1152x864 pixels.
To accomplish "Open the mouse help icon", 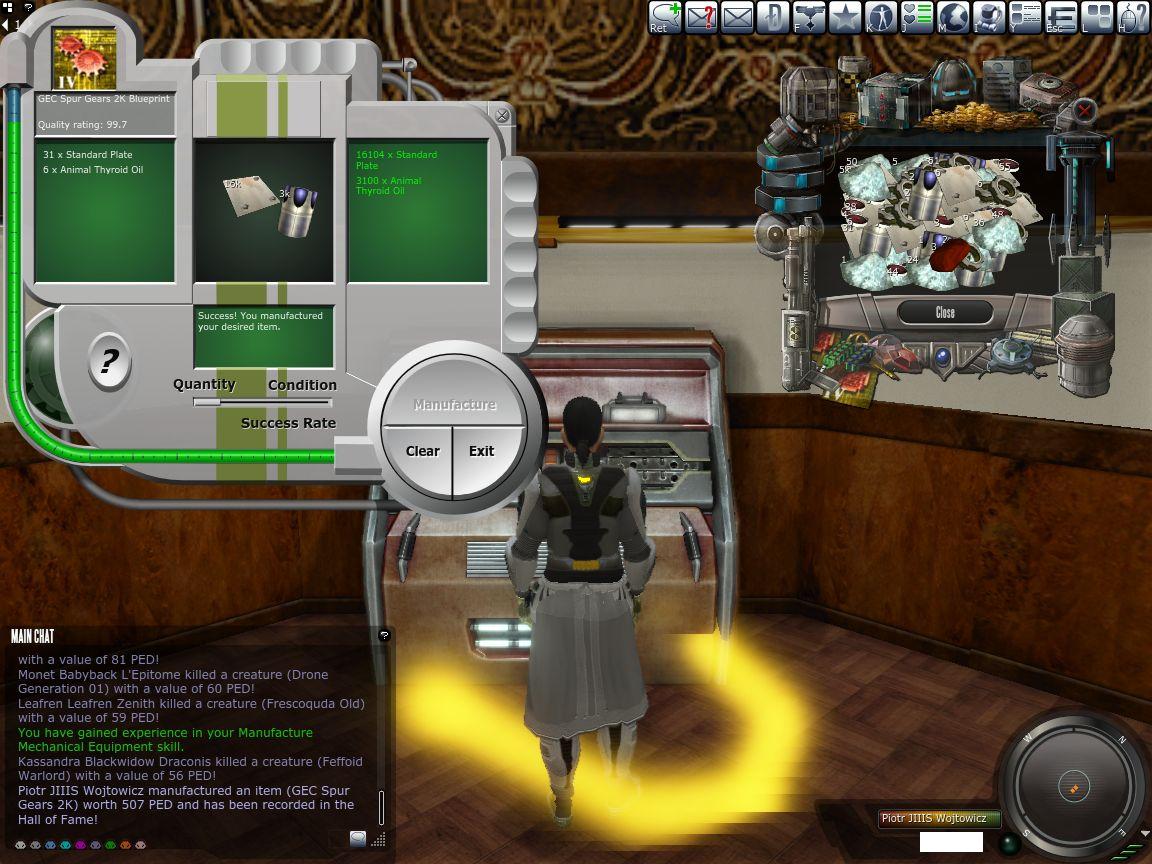I will point(1133,17).
